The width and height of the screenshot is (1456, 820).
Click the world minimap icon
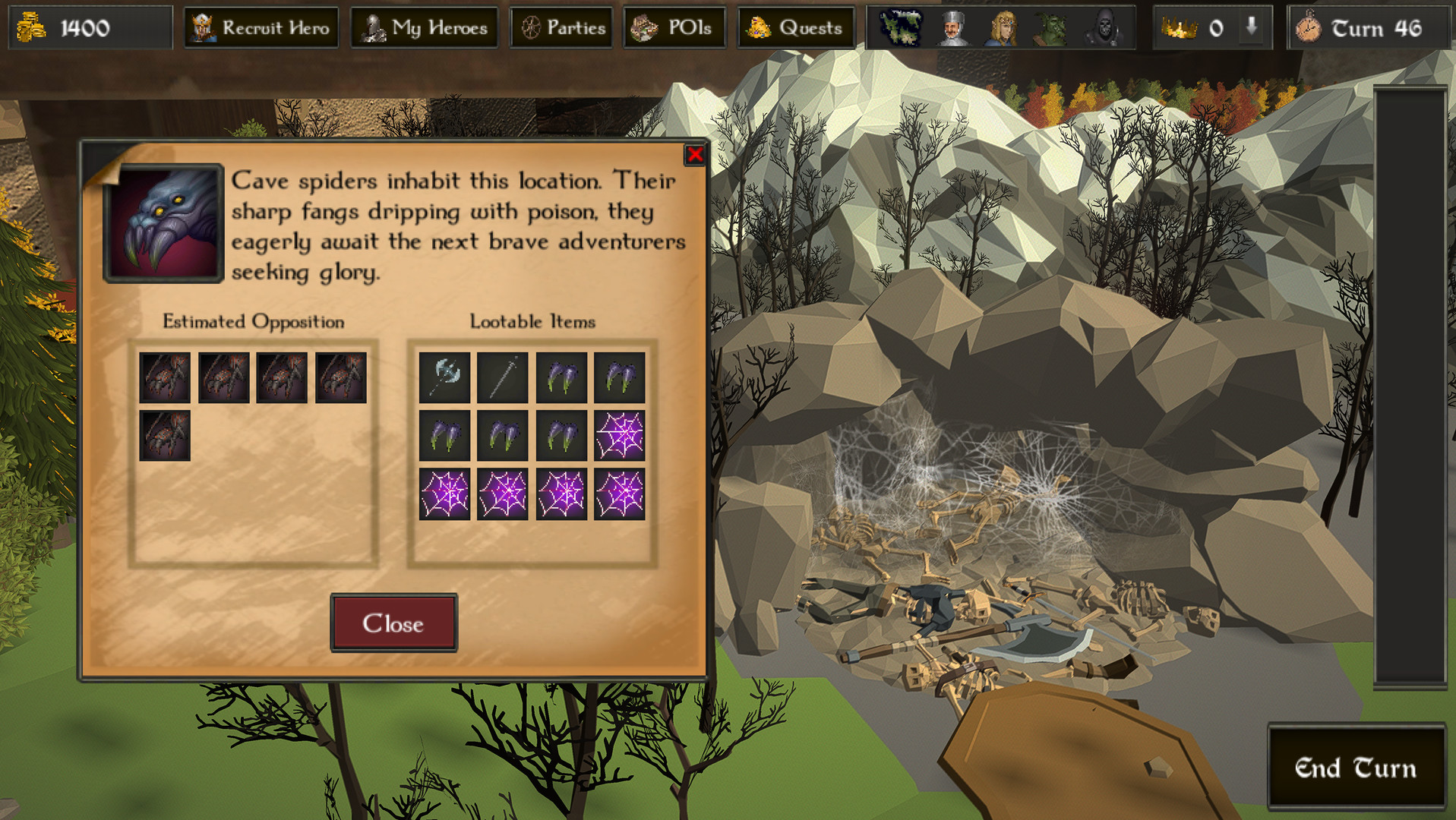pos(901,27)
